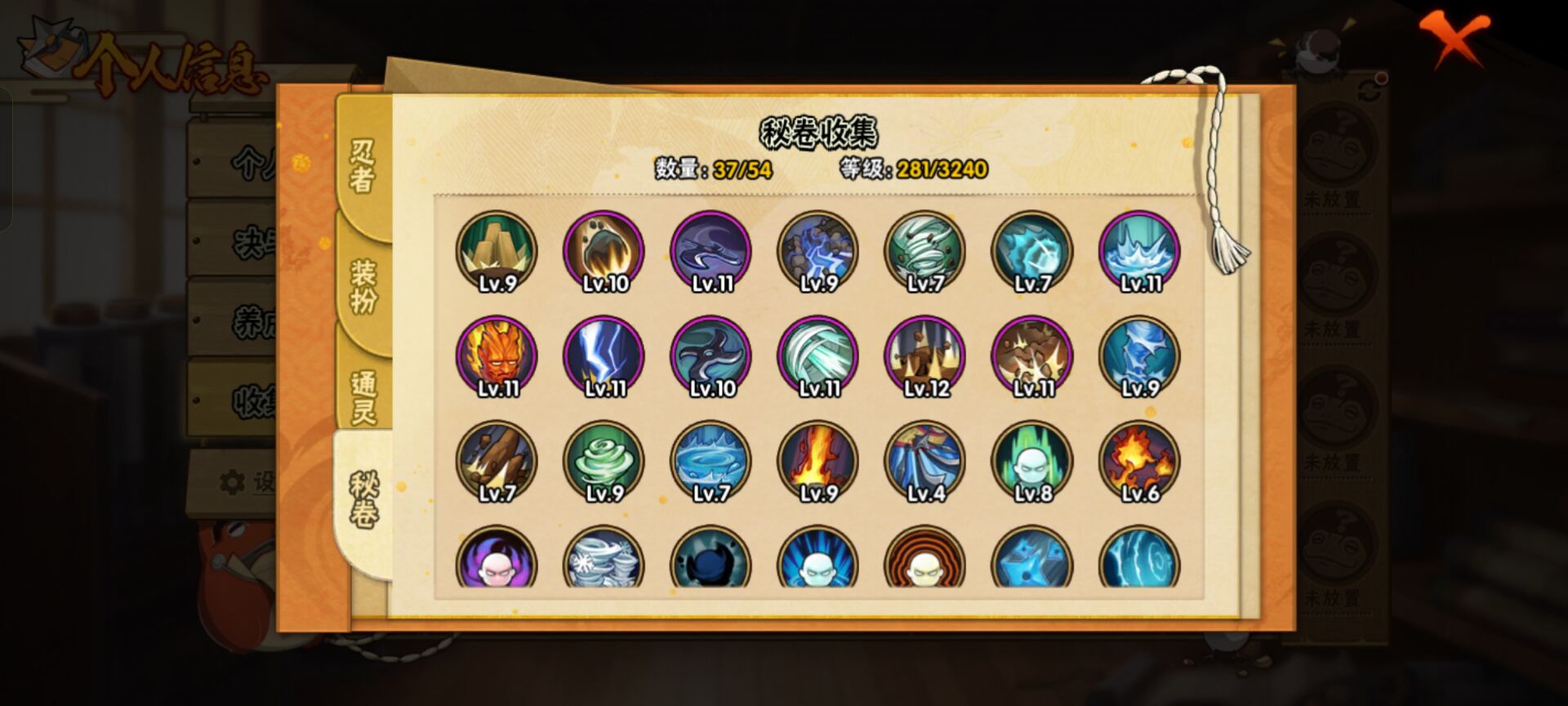The image size is (1568, 706).
Task: Select the earth wall scroll icon
Action: [x=497, y=251]
